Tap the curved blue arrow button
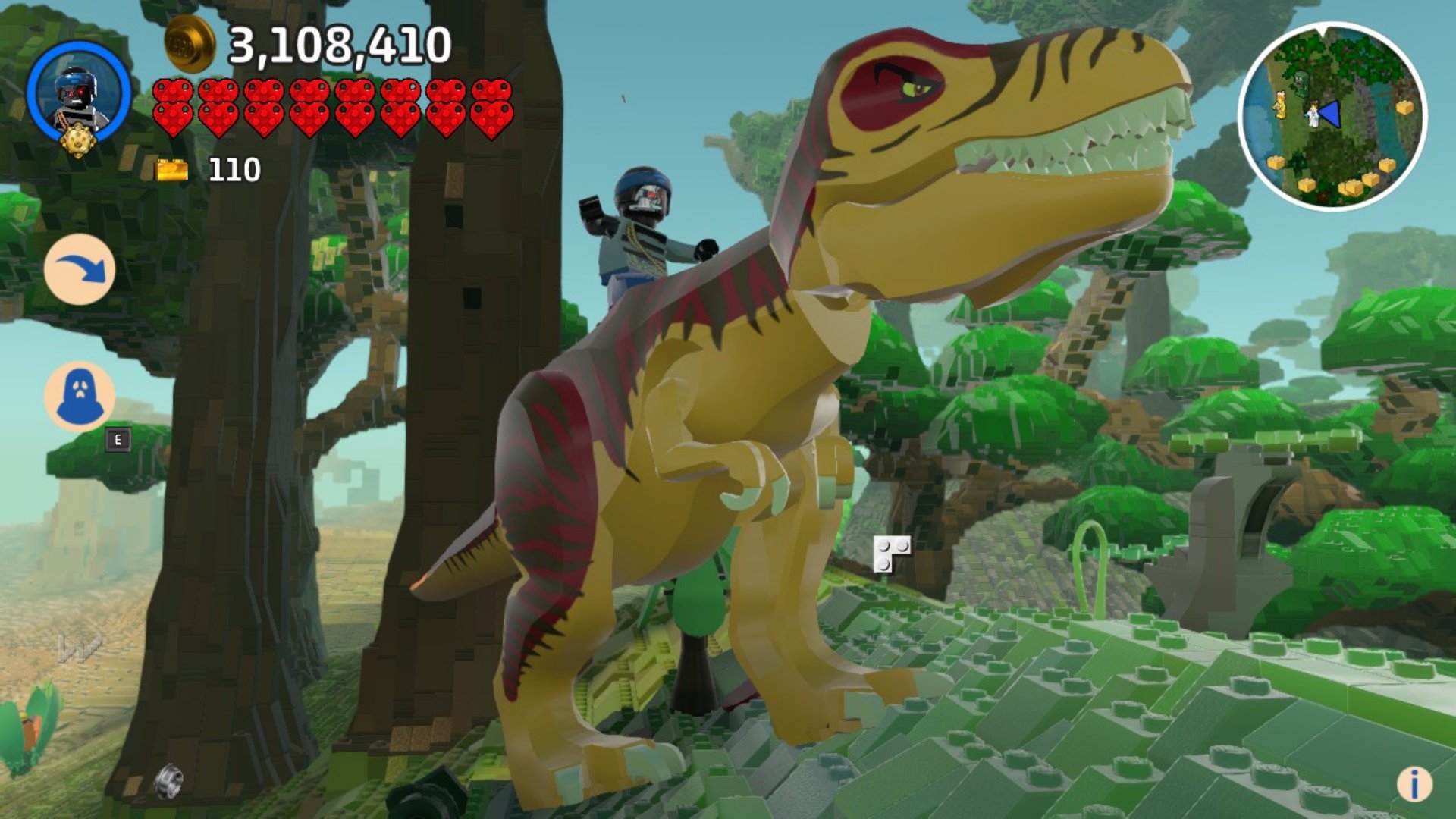The image size is (1456, 819). pos(80,270)
